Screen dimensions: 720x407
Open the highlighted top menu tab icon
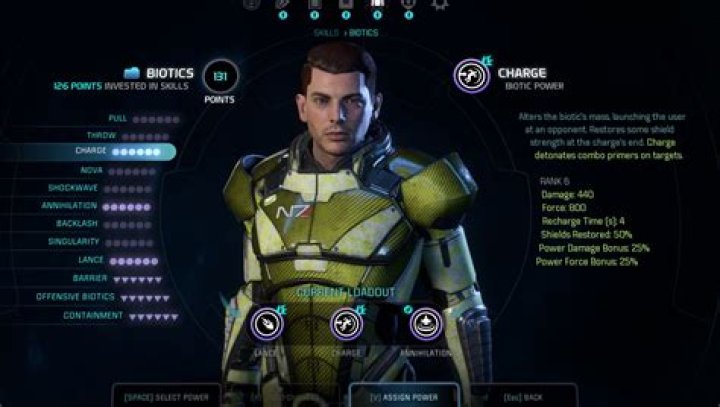click(378, 5)
